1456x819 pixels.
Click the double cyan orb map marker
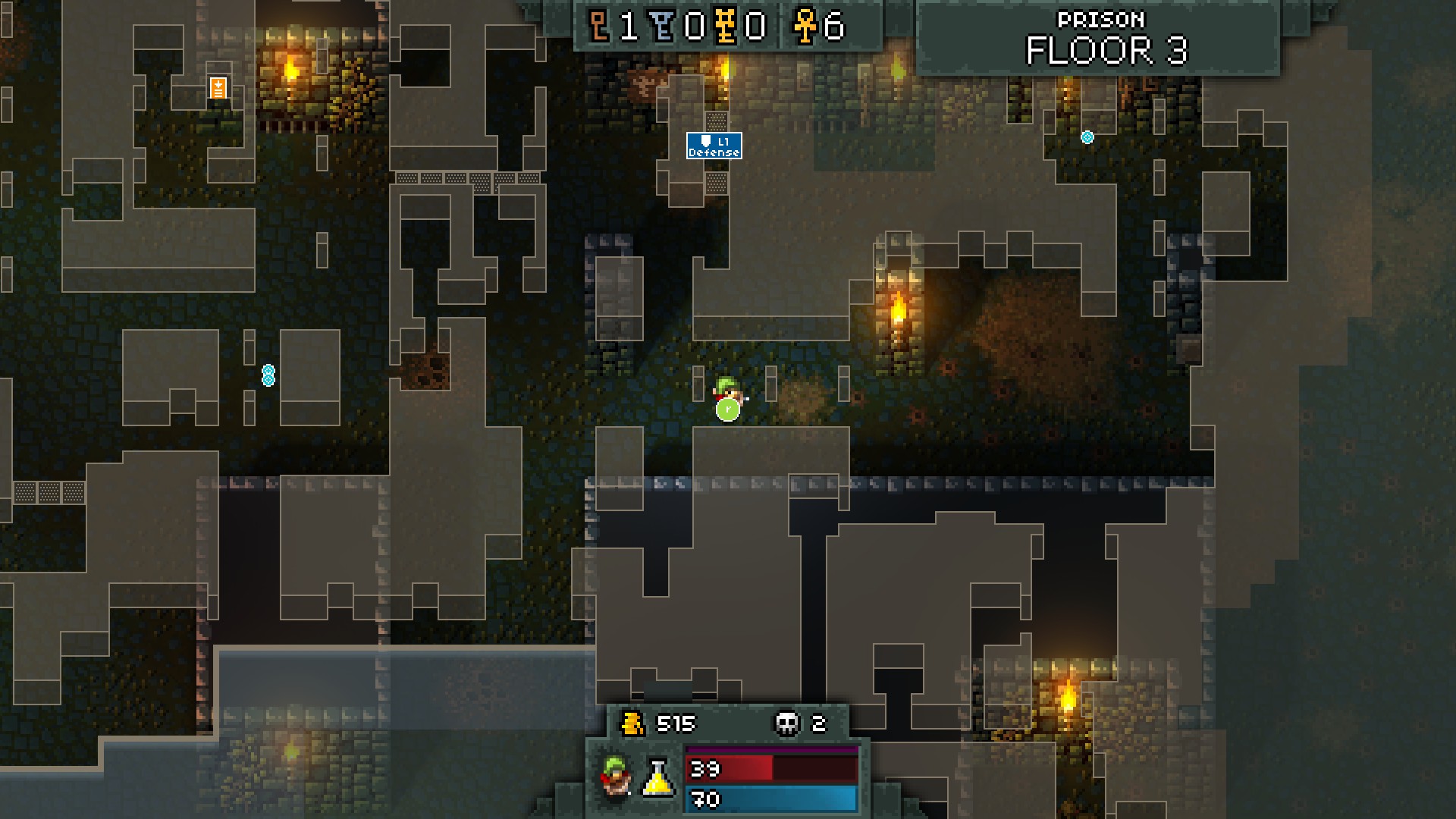coord(268,375)
